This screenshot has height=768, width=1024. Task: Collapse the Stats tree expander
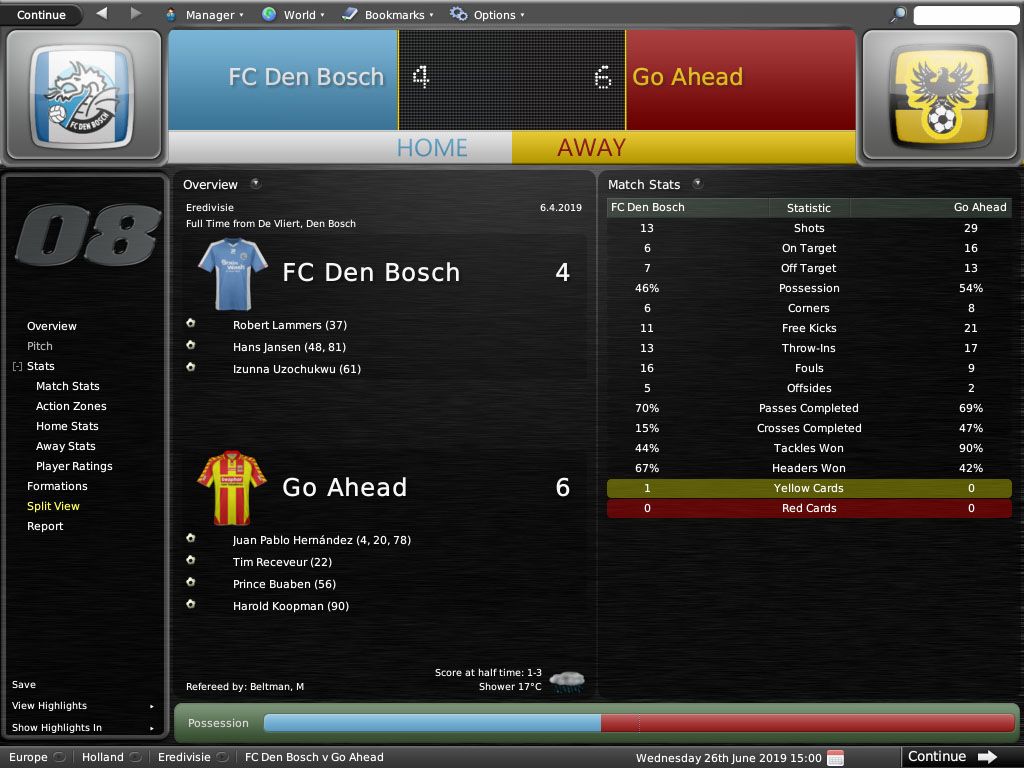(x=17, y=367)
